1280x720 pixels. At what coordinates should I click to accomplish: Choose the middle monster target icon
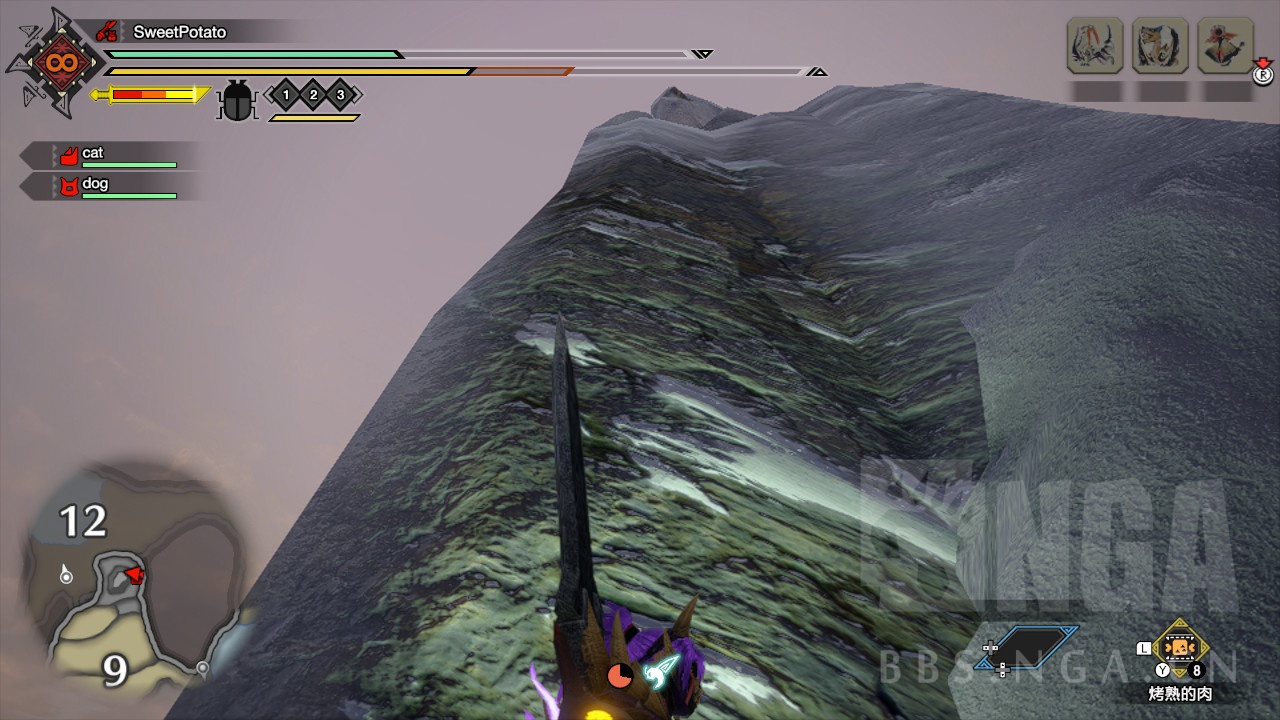click(1160, 45)
